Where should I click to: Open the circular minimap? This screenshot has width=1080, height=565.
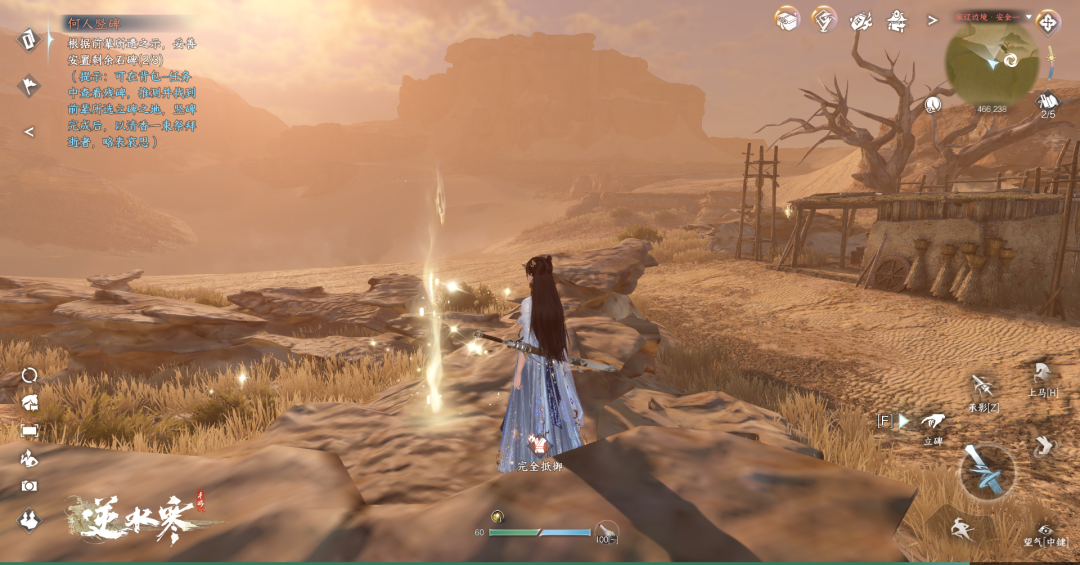click(x=991, y=62)
